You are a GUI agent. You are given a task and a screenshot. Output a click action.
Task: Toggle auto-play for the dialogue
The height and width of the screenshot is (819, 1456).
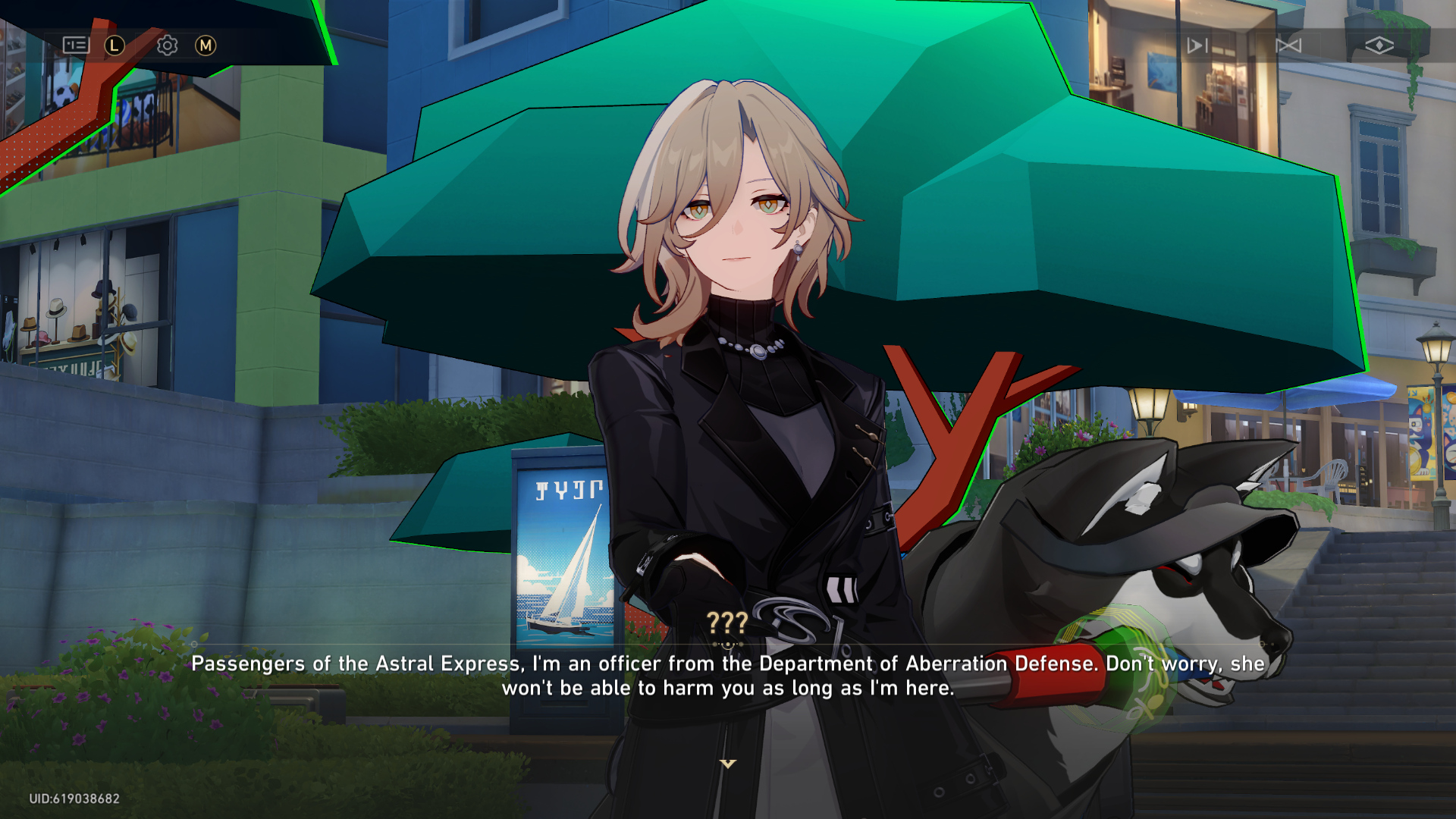click(1197, 45)
